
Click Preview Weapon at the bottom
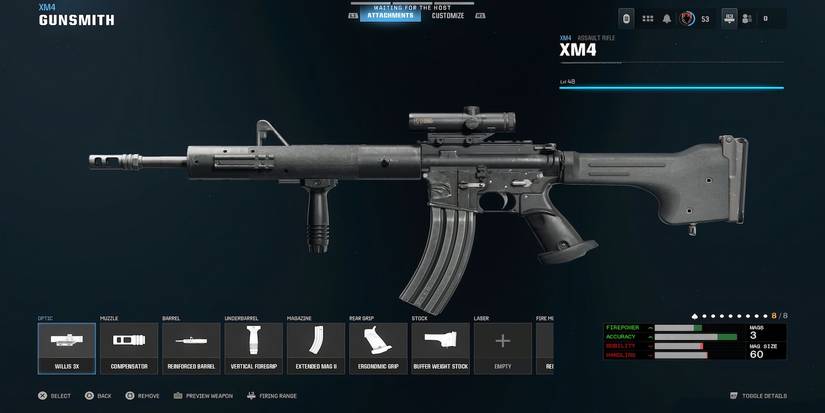pos(203,396)
